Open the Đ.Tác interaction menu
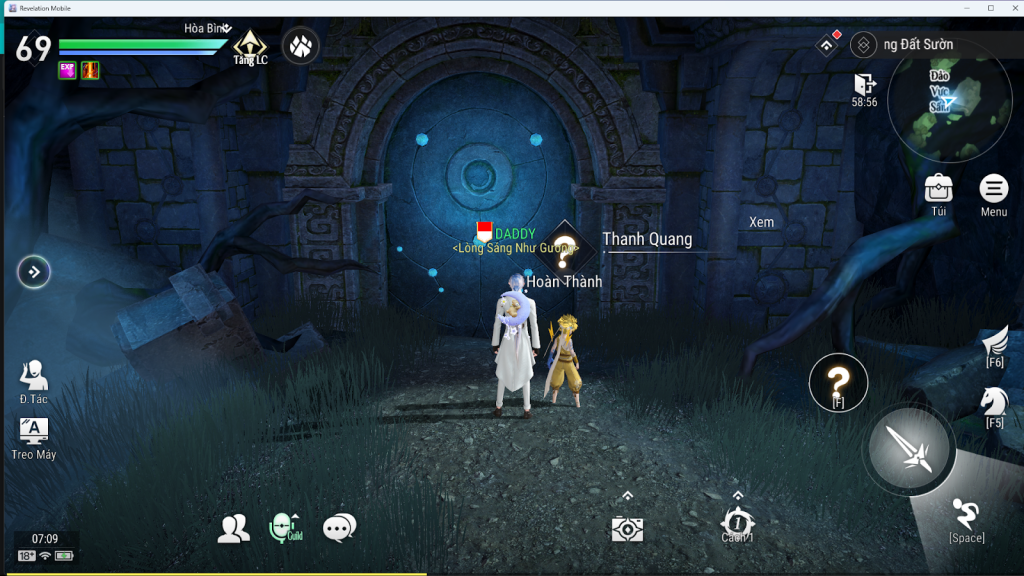The height and width of the screenshot is (576, 1024). pyautogui.click(x=33, y=377)
